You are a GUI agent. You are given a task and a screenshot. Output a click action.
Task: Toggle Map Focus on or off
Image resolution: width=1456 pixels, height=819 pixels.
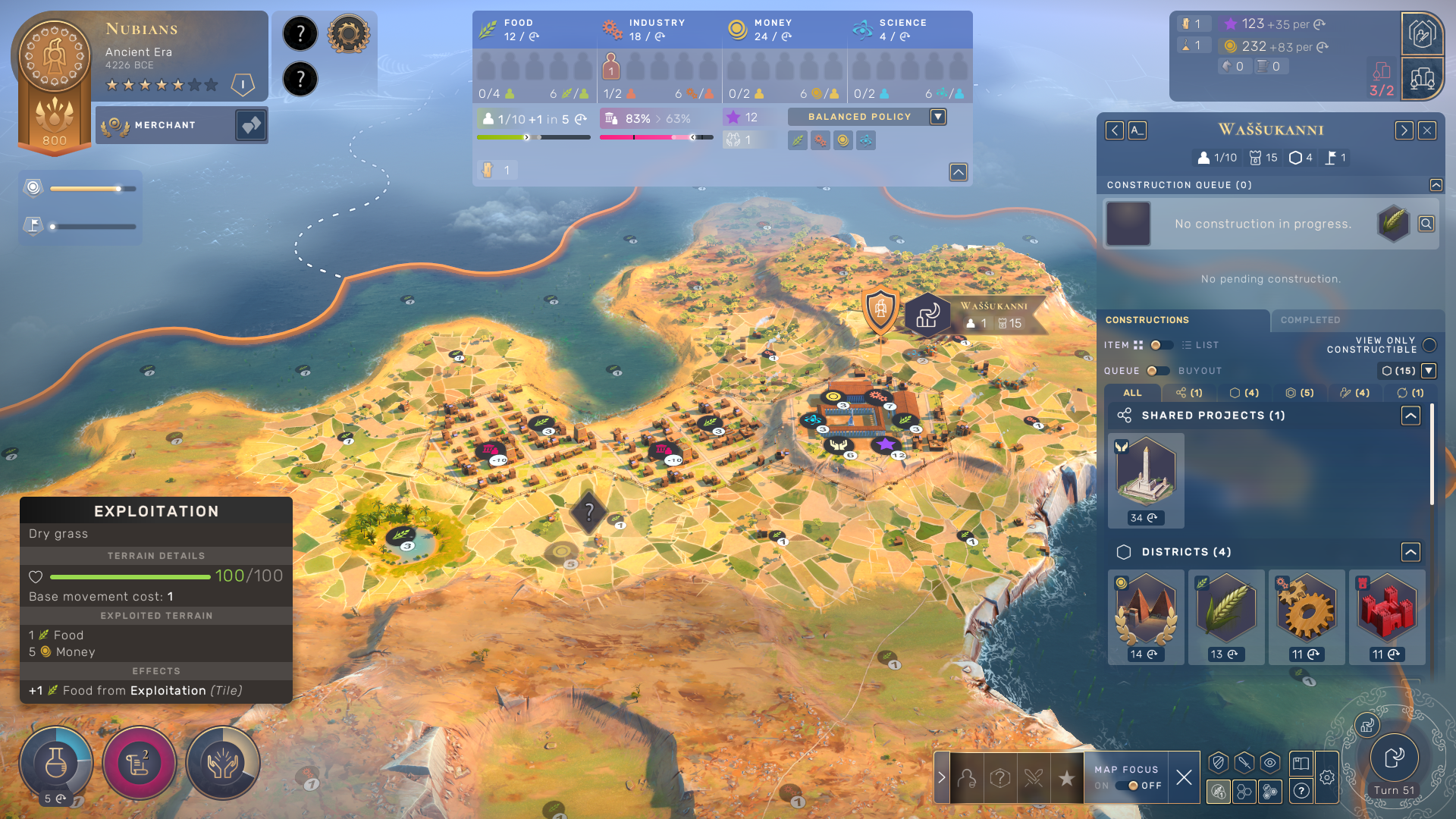click(1133, 786)
